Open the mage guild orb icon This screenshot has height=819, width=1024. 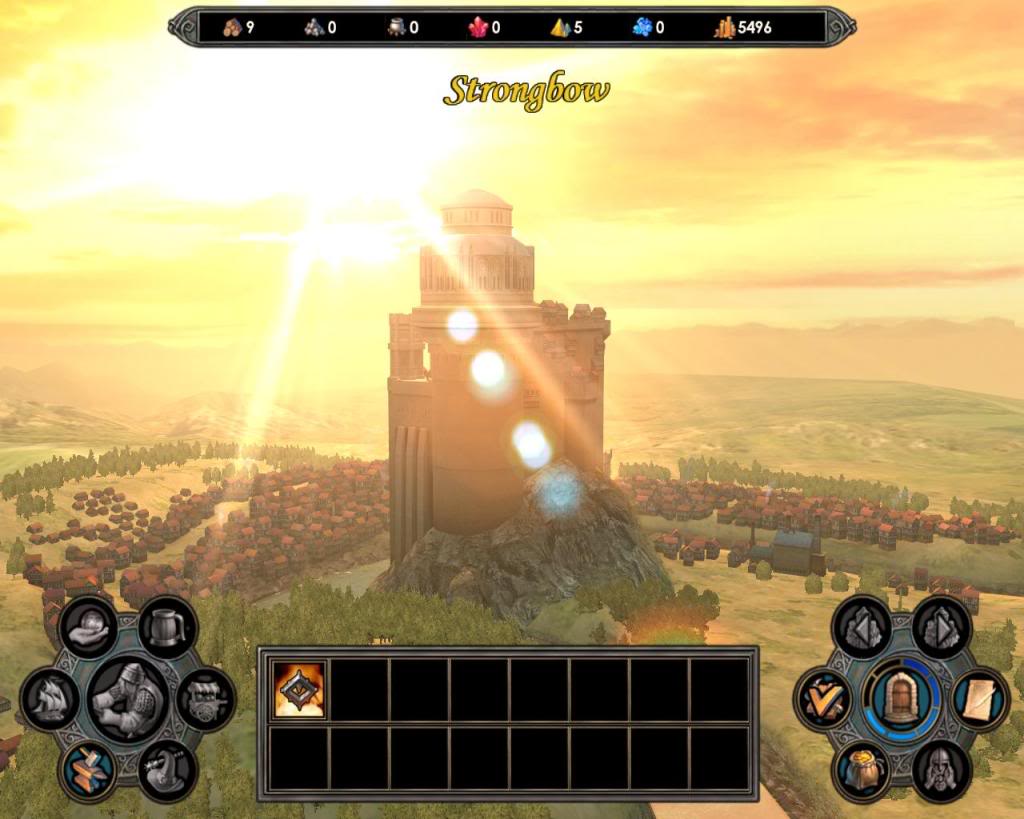[89, 627]
